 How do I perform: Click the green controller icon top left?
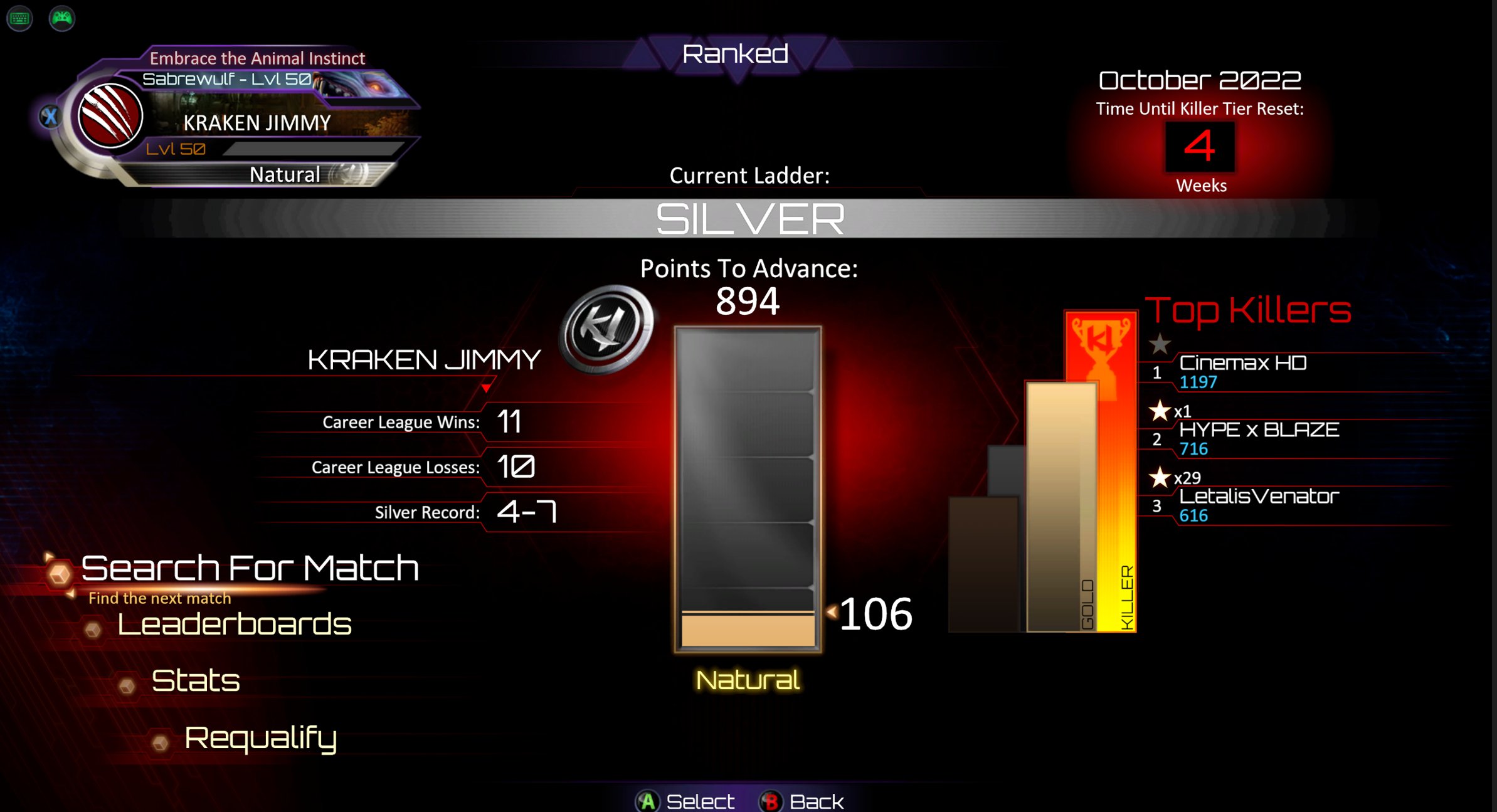click(x=61, y=18)
